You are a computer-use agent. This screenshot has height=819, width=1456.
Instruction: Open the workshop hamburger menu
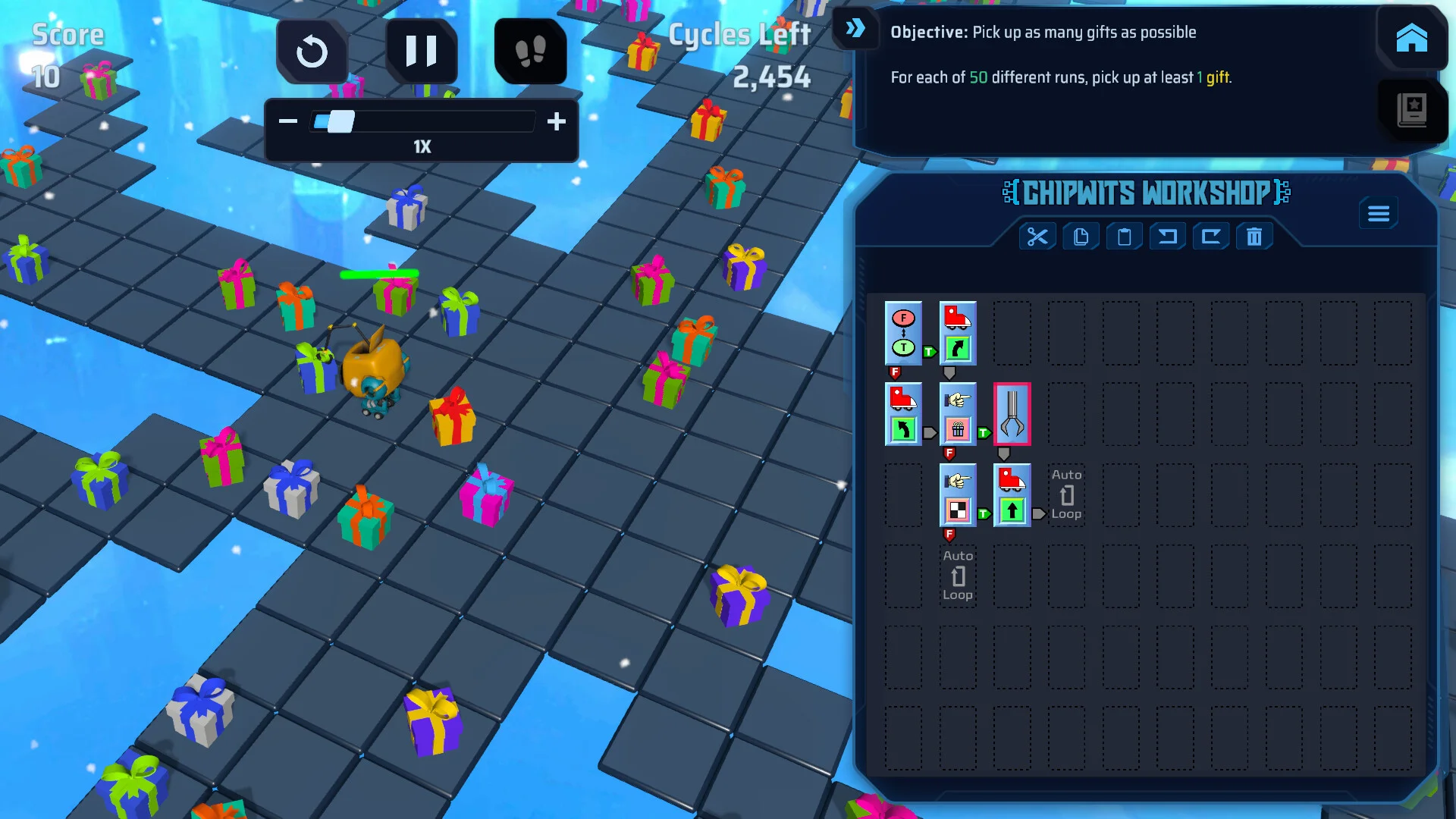click(x=1379, y=214)
